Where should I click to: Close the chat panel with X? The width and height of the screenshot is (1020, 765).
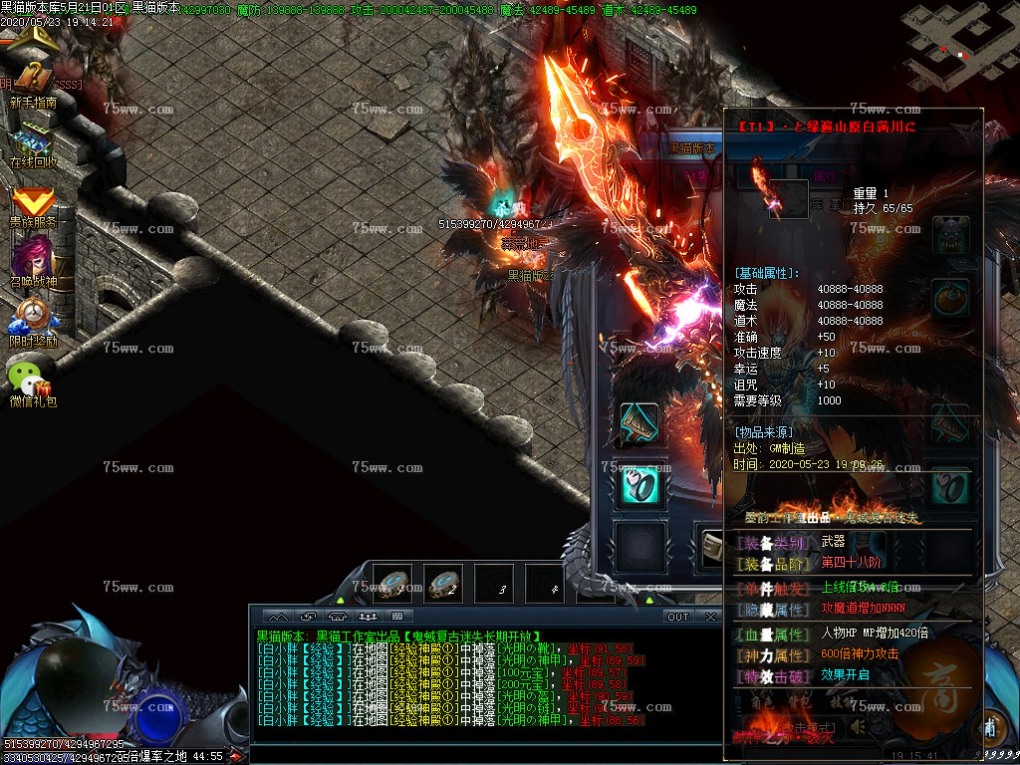[x=709, y=617]
